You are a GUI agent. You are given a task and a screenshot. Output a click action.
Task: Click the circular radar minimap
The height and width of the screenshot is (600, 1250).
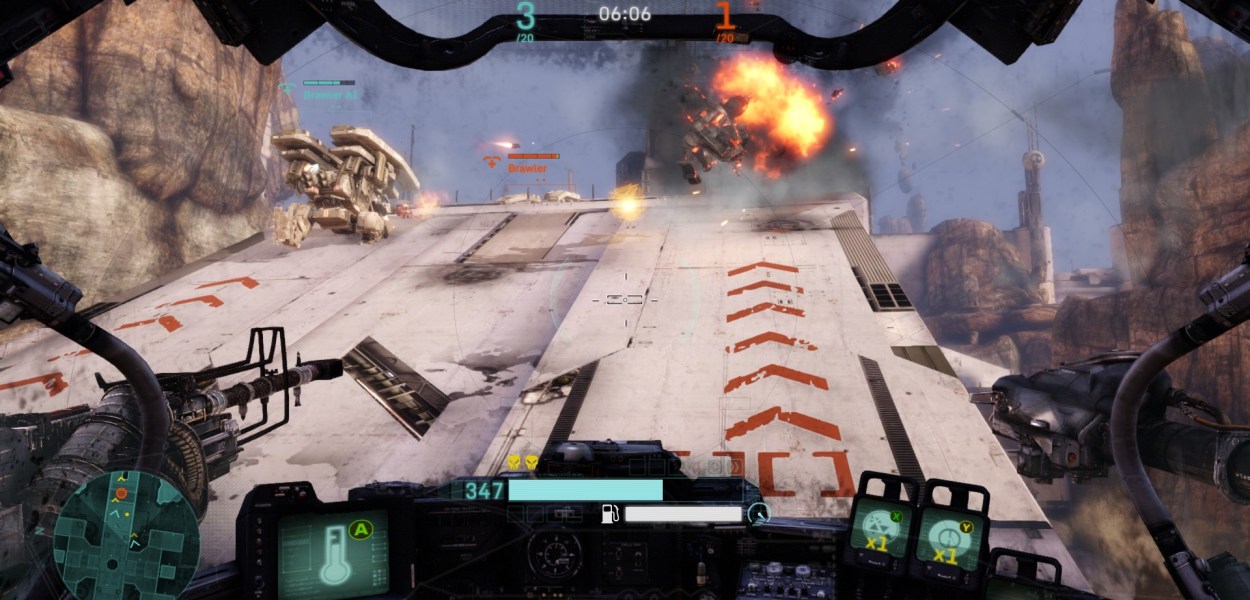point(127,534)
